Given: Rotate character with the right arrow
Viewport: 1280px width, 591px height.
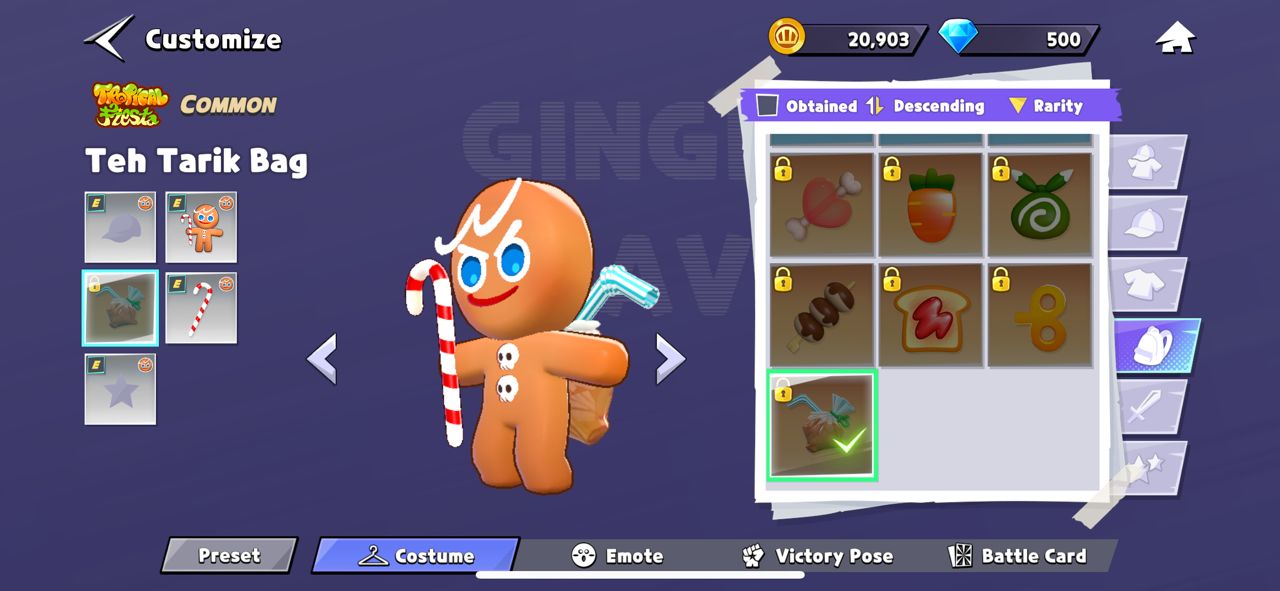Looking at the screenshot, I should click(670, 358).
